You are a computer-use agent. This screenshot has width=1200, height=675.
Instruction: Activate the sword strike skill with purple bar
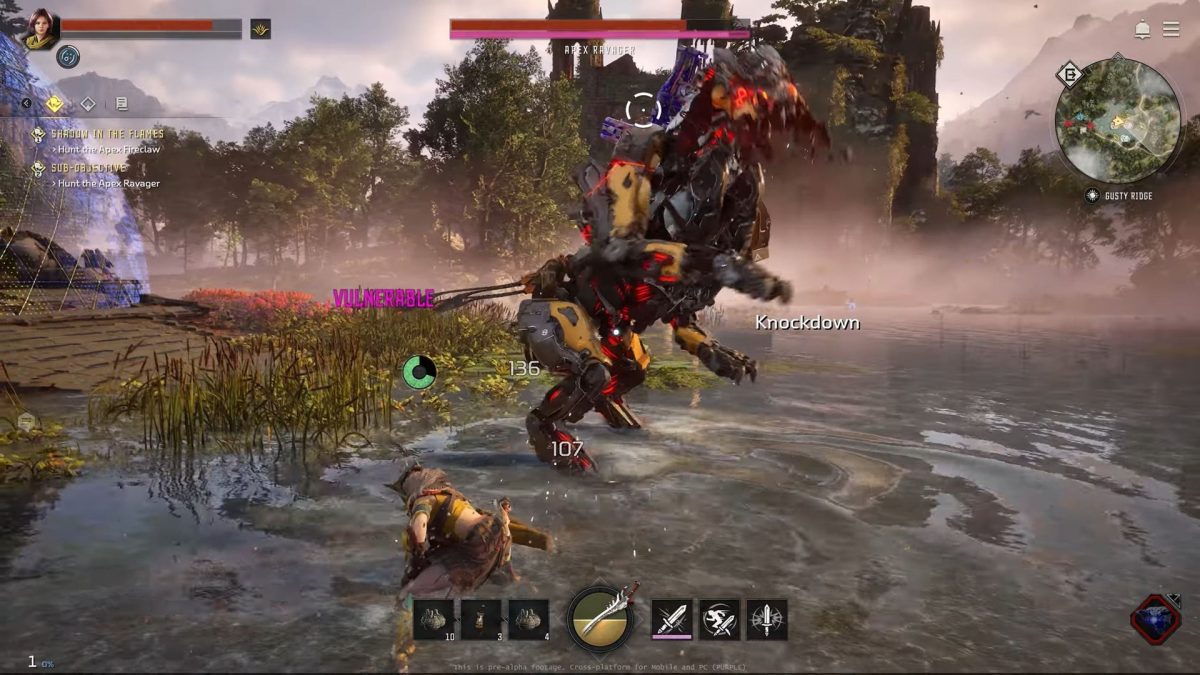tap(672, 619)
